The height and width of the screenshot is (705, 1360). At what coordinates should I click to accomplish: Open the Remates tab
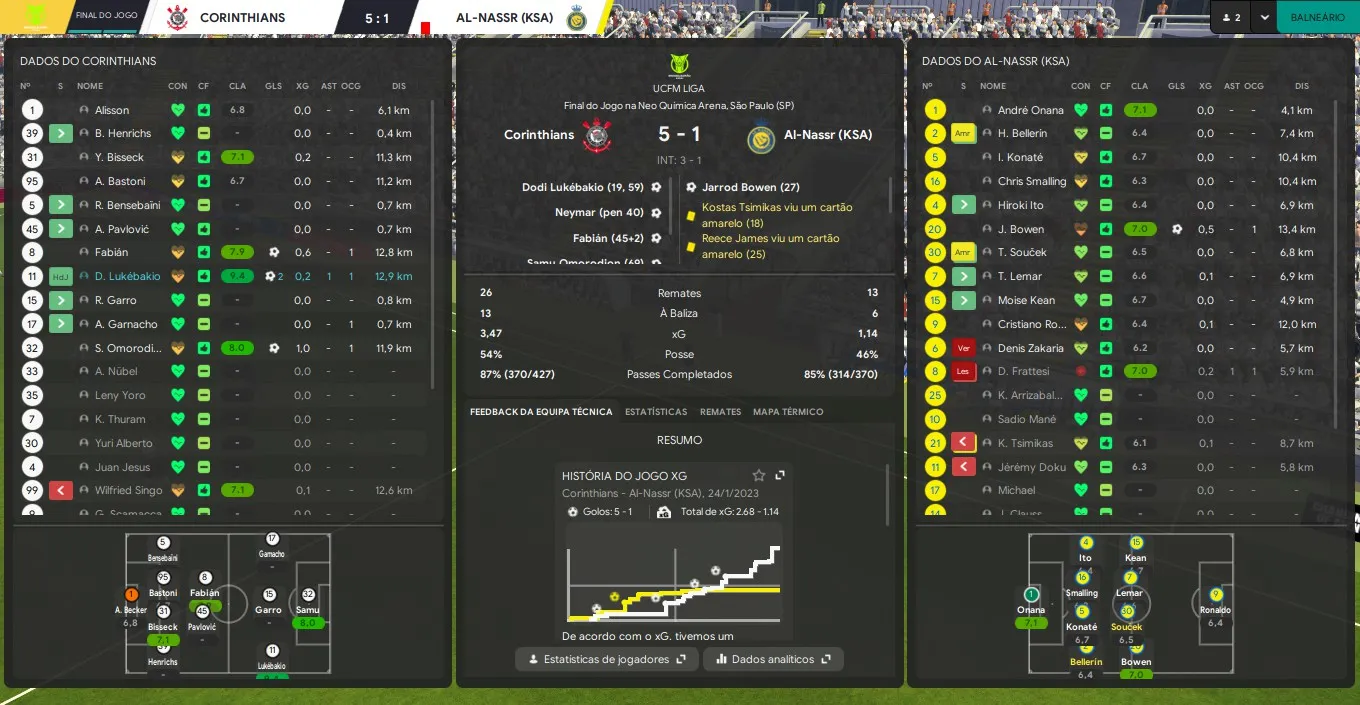pyautogui.click(x=720, y=412)
